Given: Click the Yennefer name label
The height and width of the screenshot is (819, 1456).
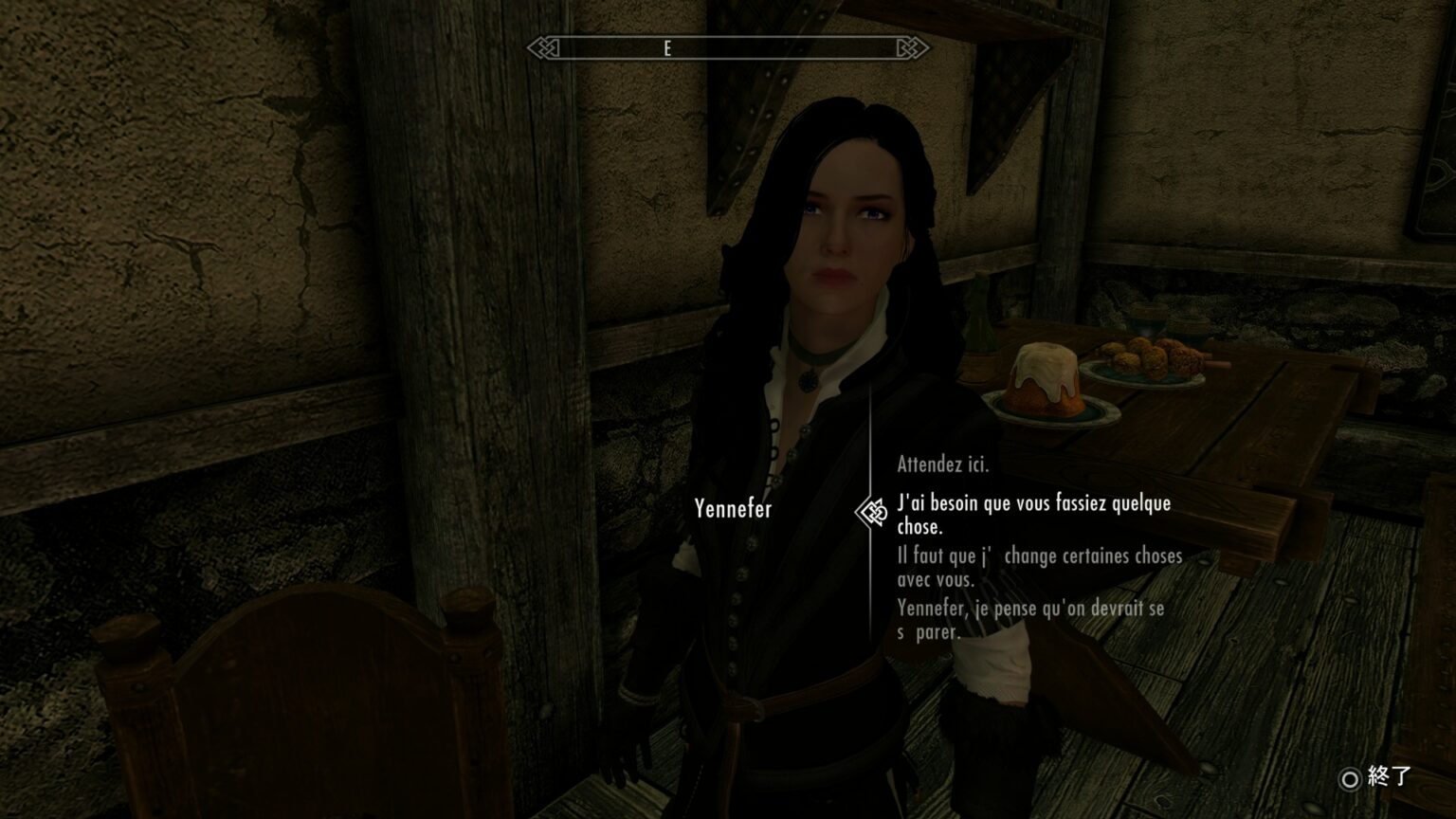Looking at the screenshot, I should [x=736, y=509].
